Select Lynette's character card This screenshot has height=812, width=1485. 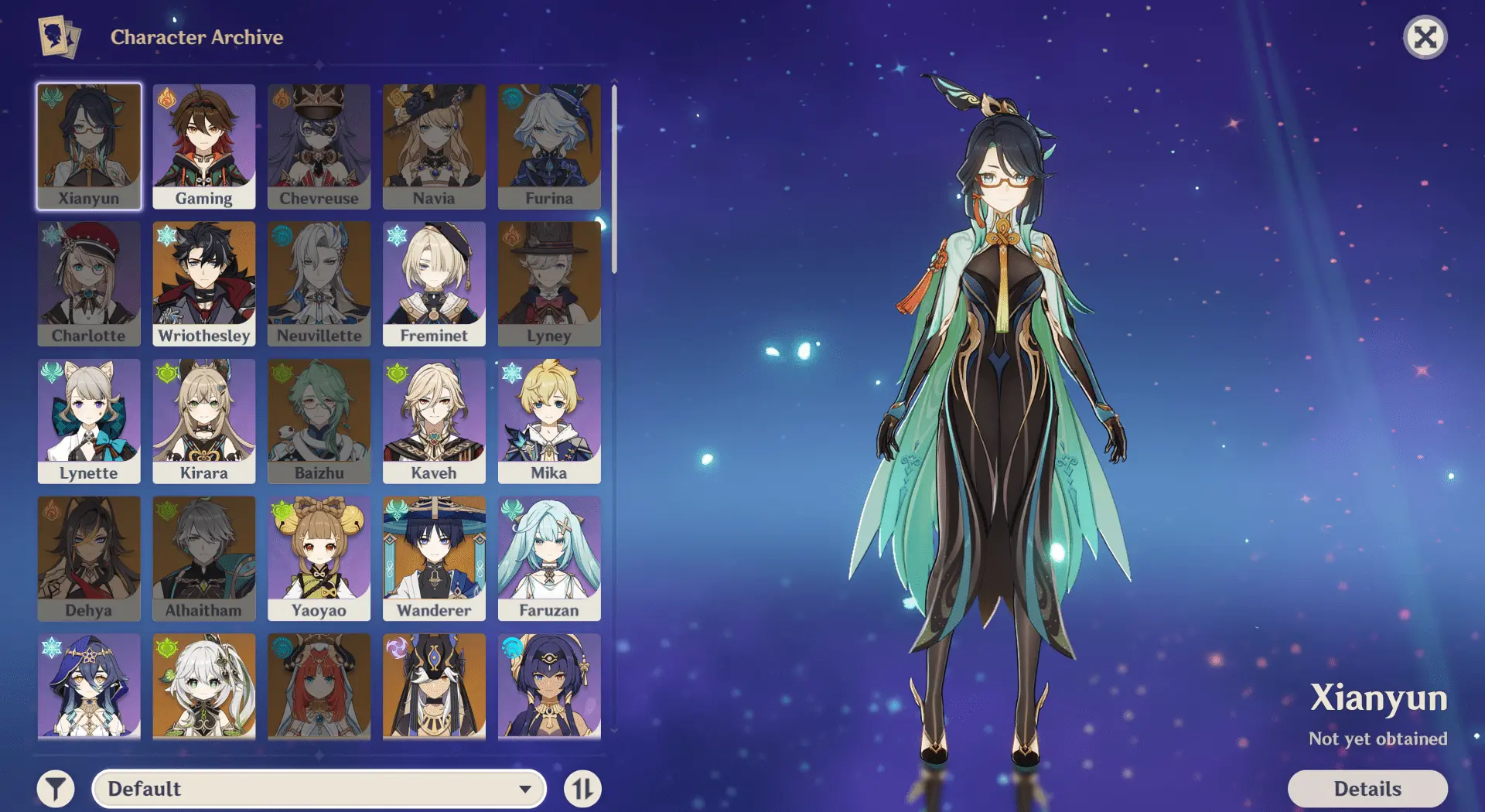click(88, 420)
